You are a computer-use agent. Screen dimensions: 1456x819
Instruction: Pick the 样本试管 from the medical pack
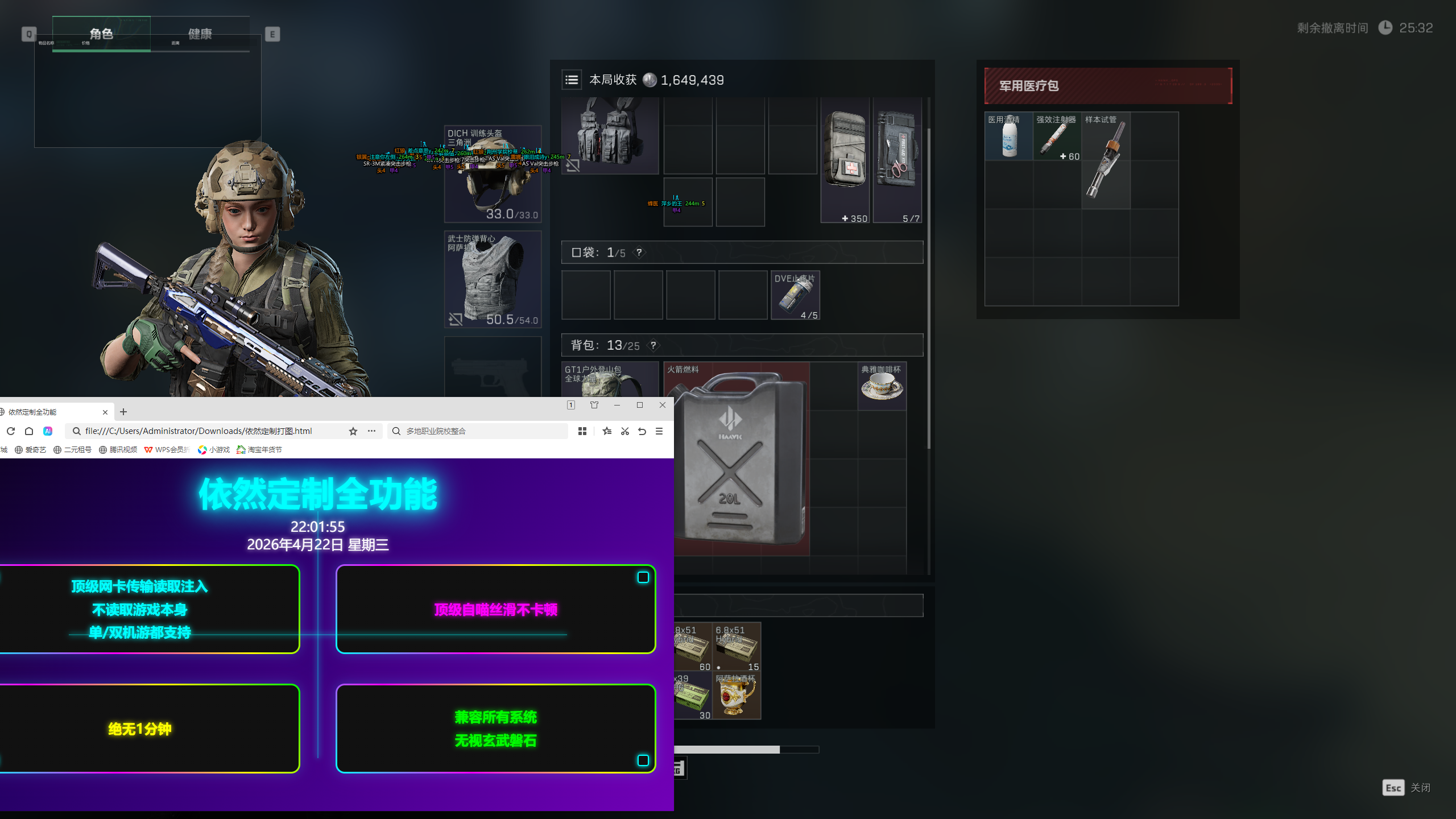1105,160
